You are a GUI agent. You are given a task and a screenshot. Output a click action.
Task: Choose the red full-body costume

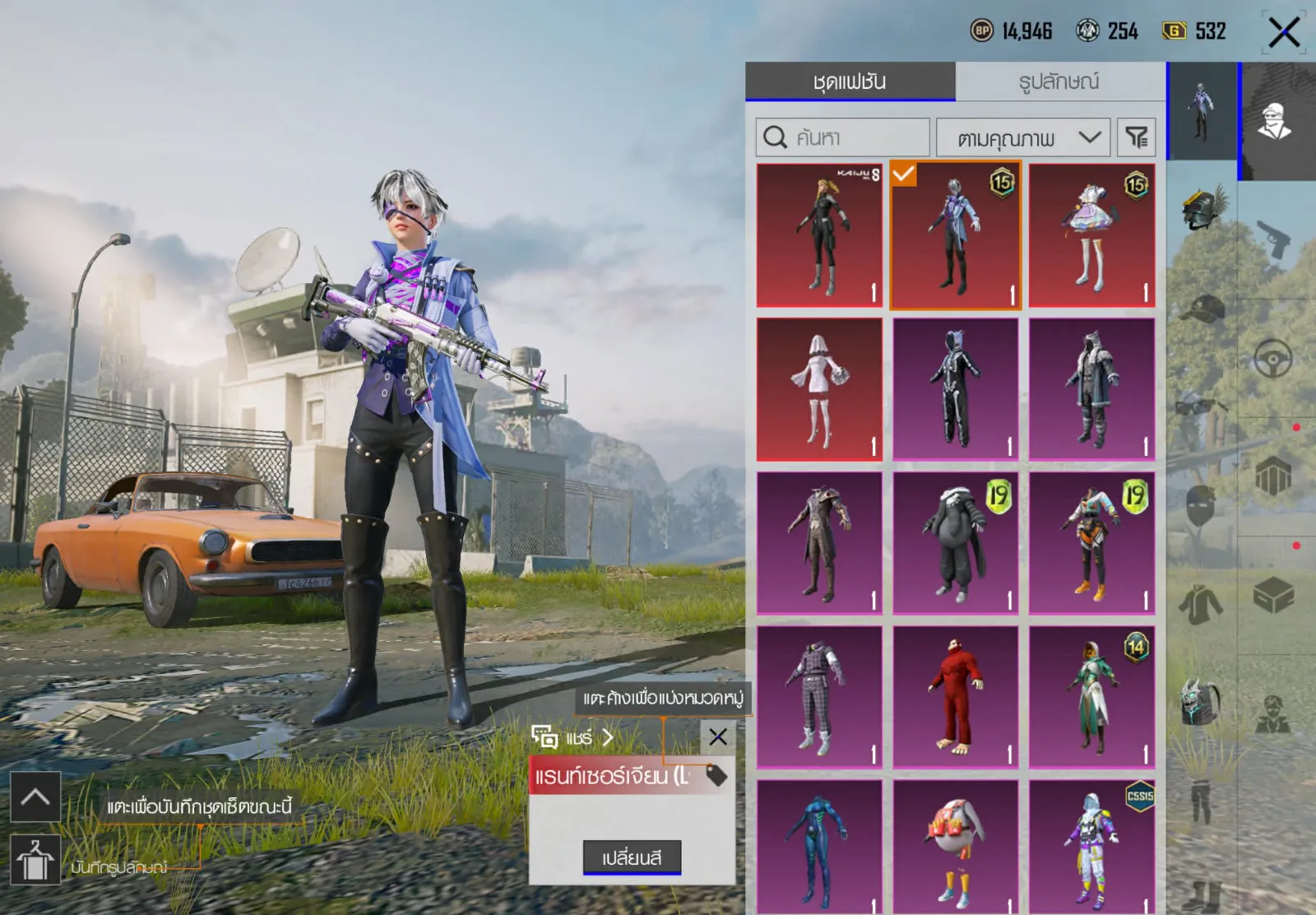coord(955,697)
